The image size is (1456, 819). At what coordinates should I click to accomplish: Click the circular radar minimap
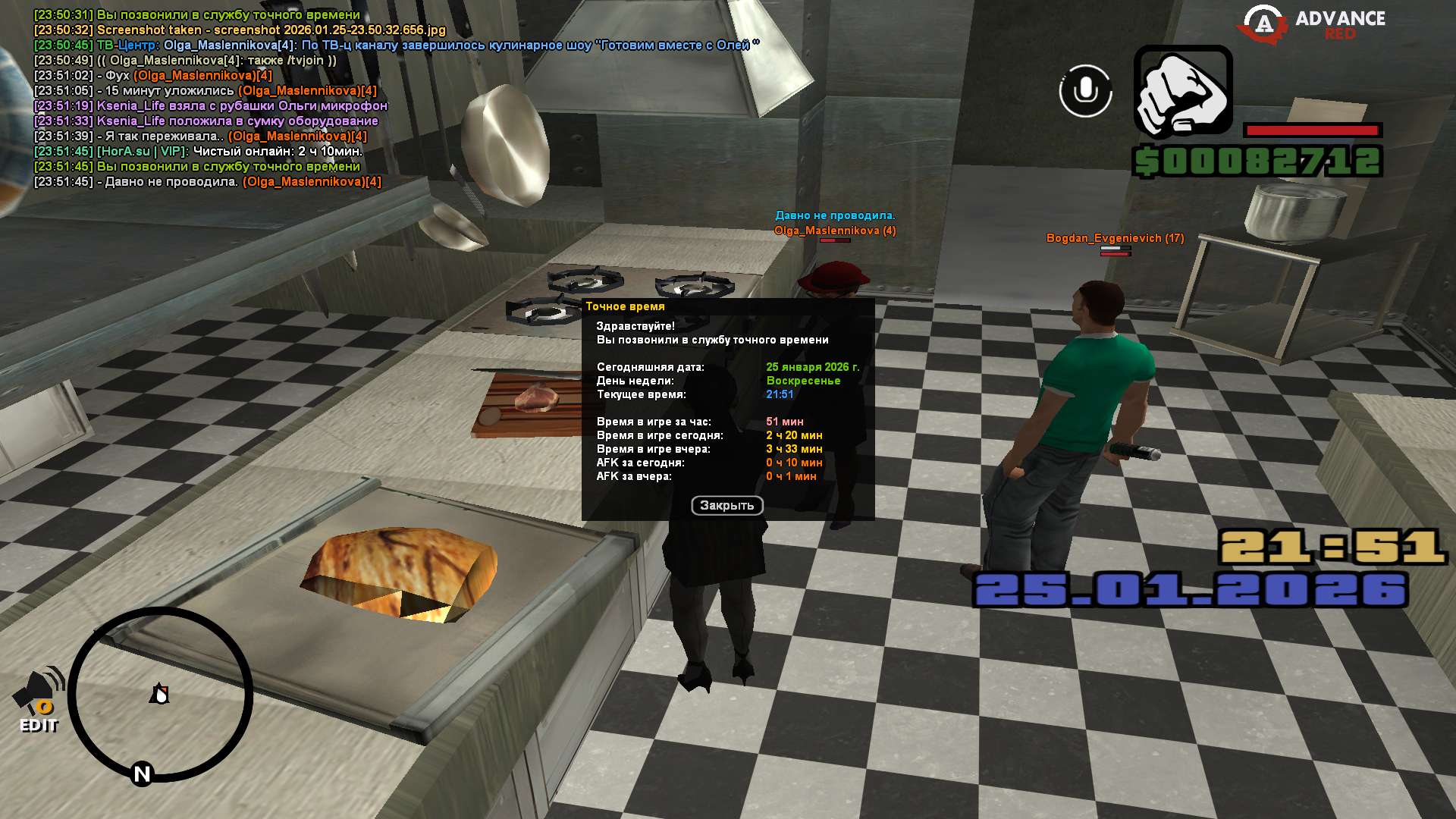160,694
